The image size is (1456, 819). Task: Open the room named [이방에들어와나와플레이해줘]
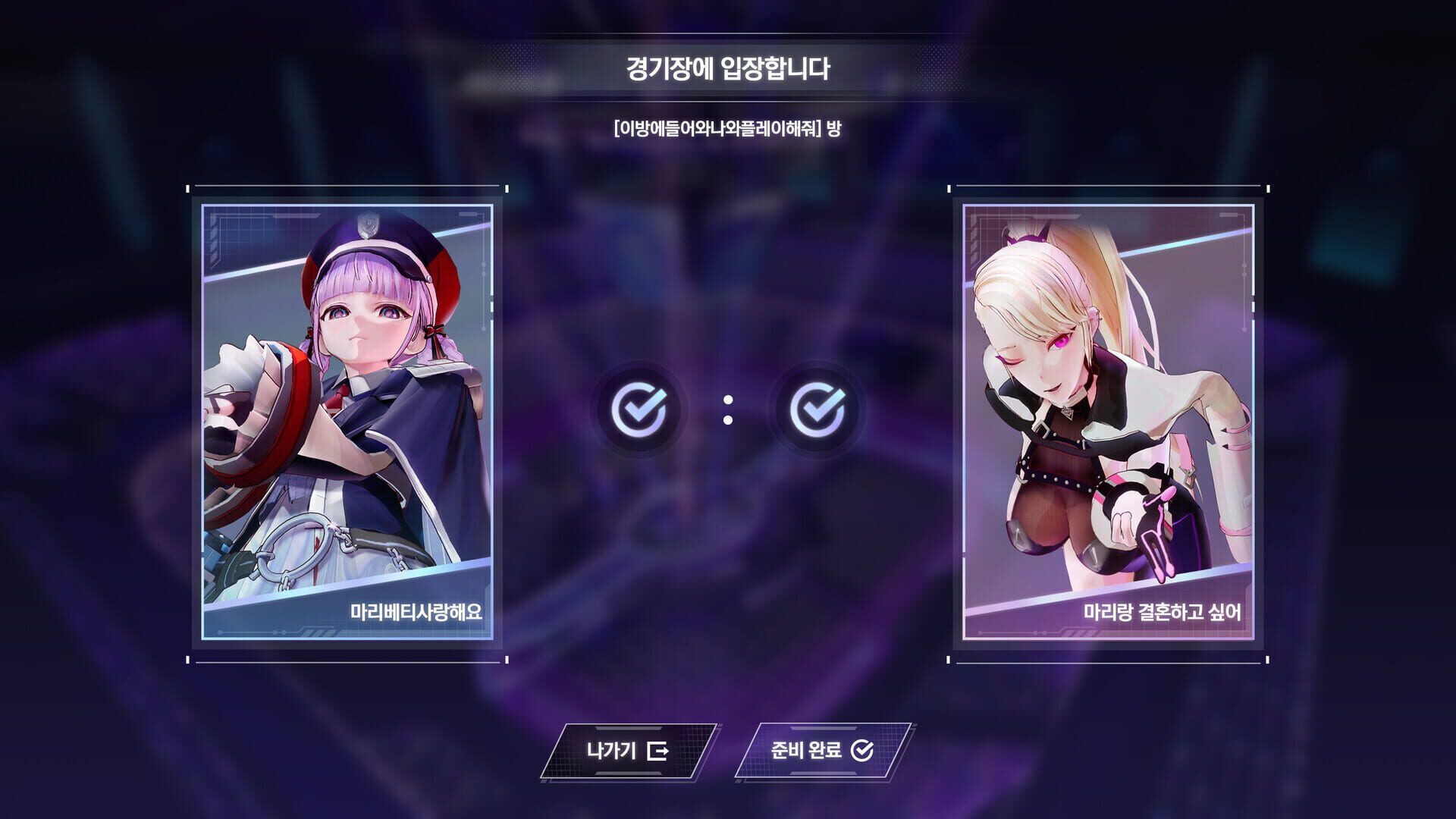(728, 130)
